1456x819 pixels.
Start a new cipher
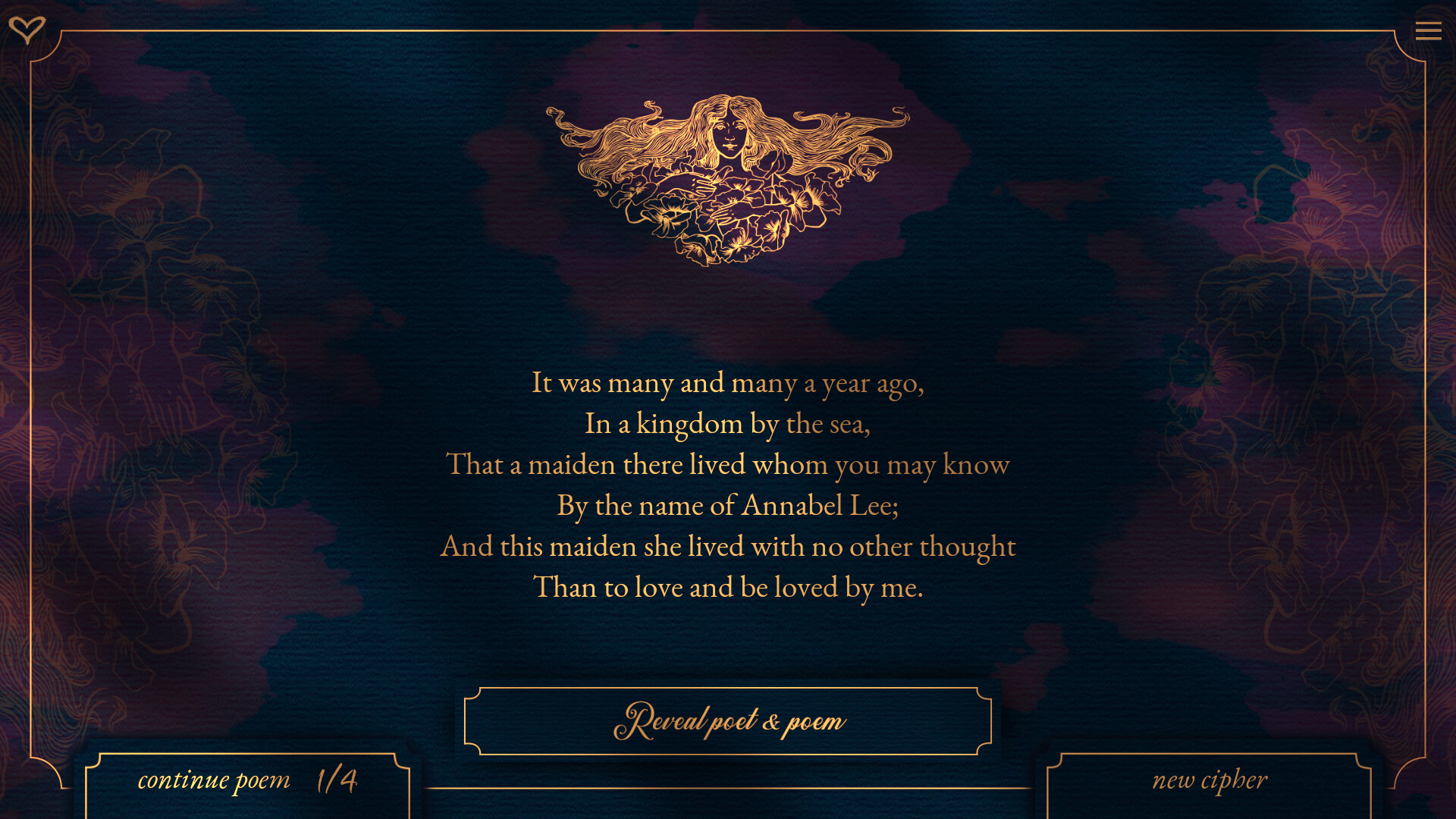[x=1210, y=779]
